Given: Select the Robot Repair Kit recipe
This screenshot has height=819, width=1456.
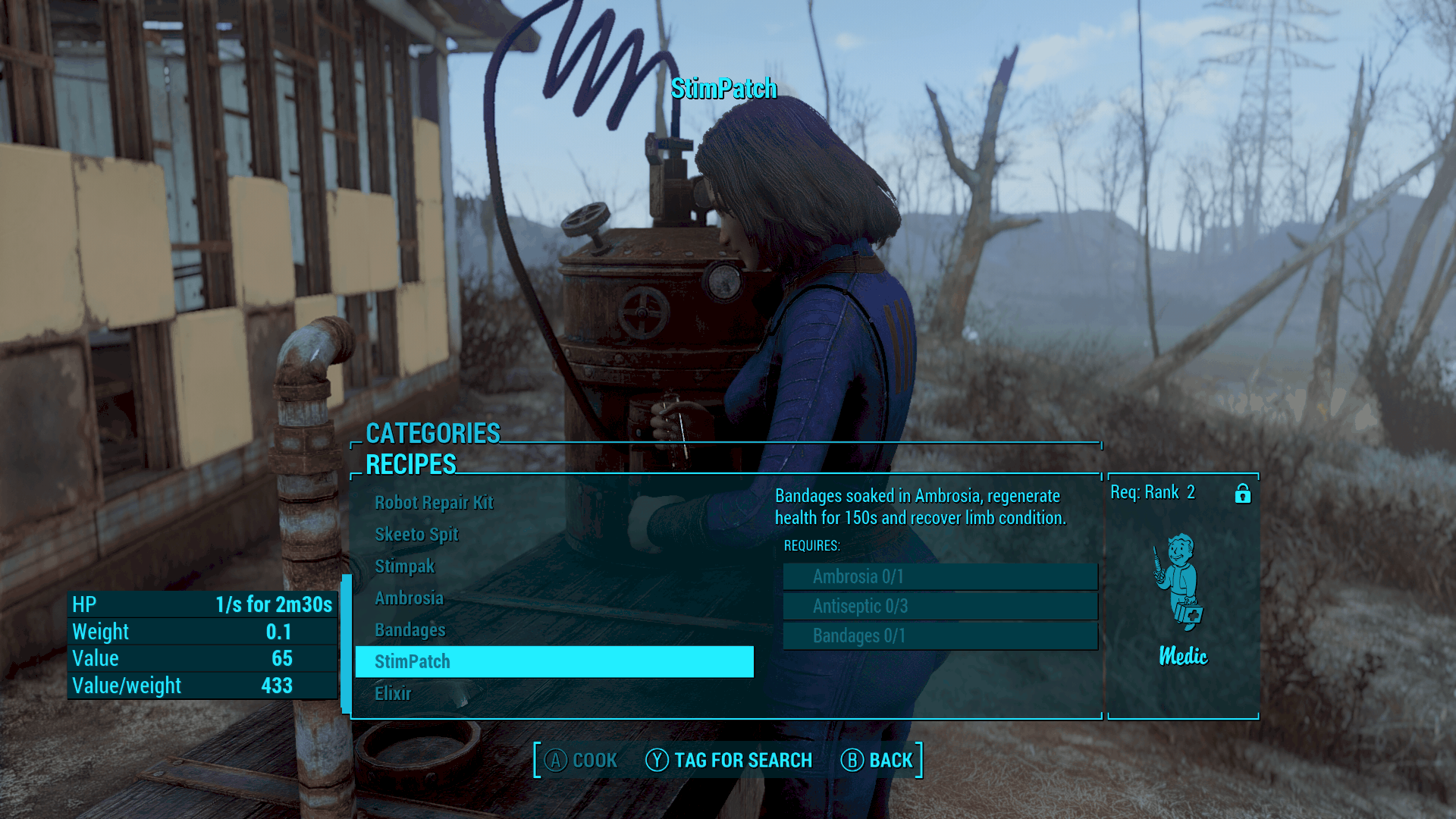Looking at the screenshot, I should [434, 503].
